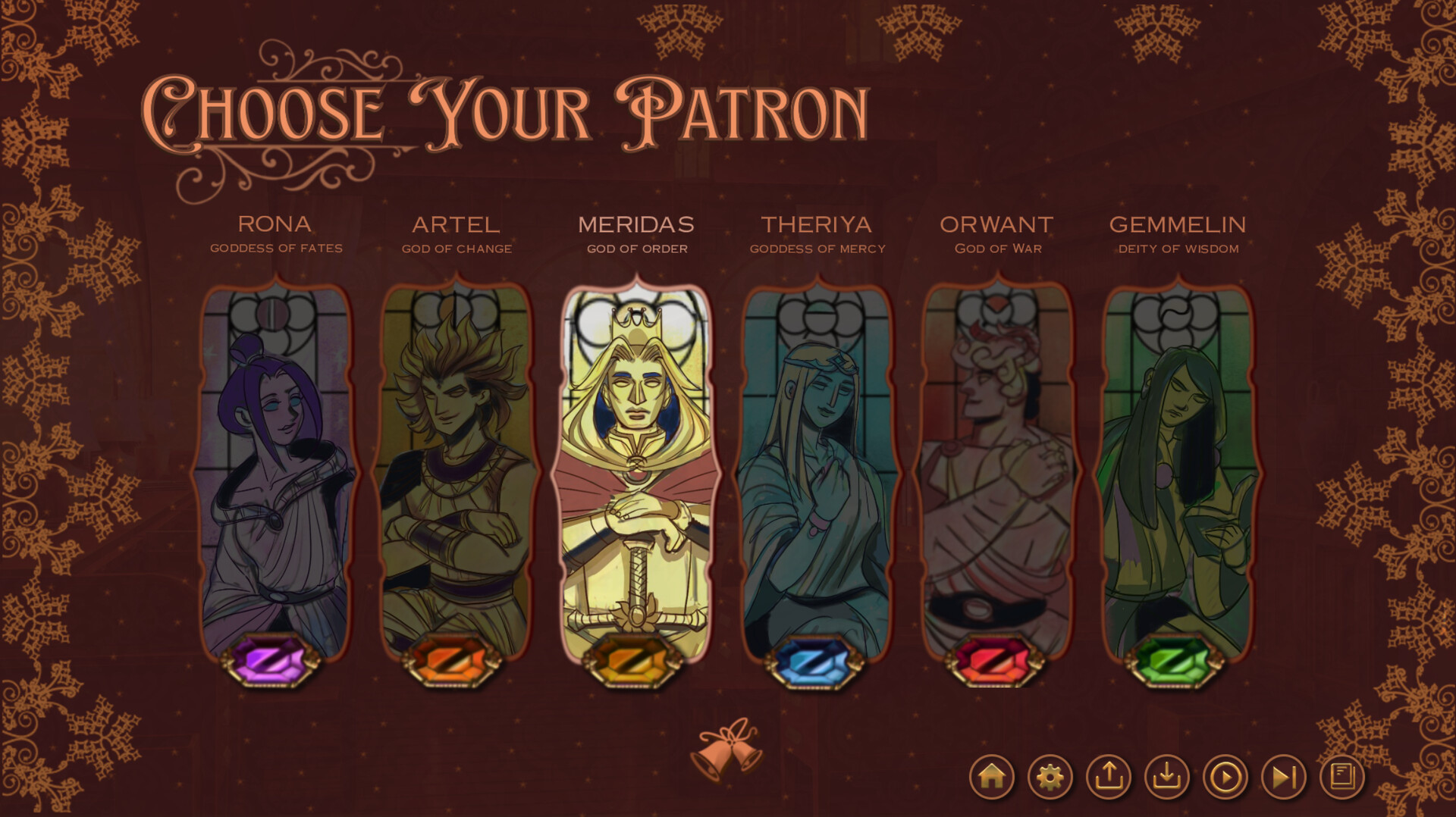Click Theriya's stained-glass portrait
Viewport: 1456px width, 817px height.
[817, 470]
